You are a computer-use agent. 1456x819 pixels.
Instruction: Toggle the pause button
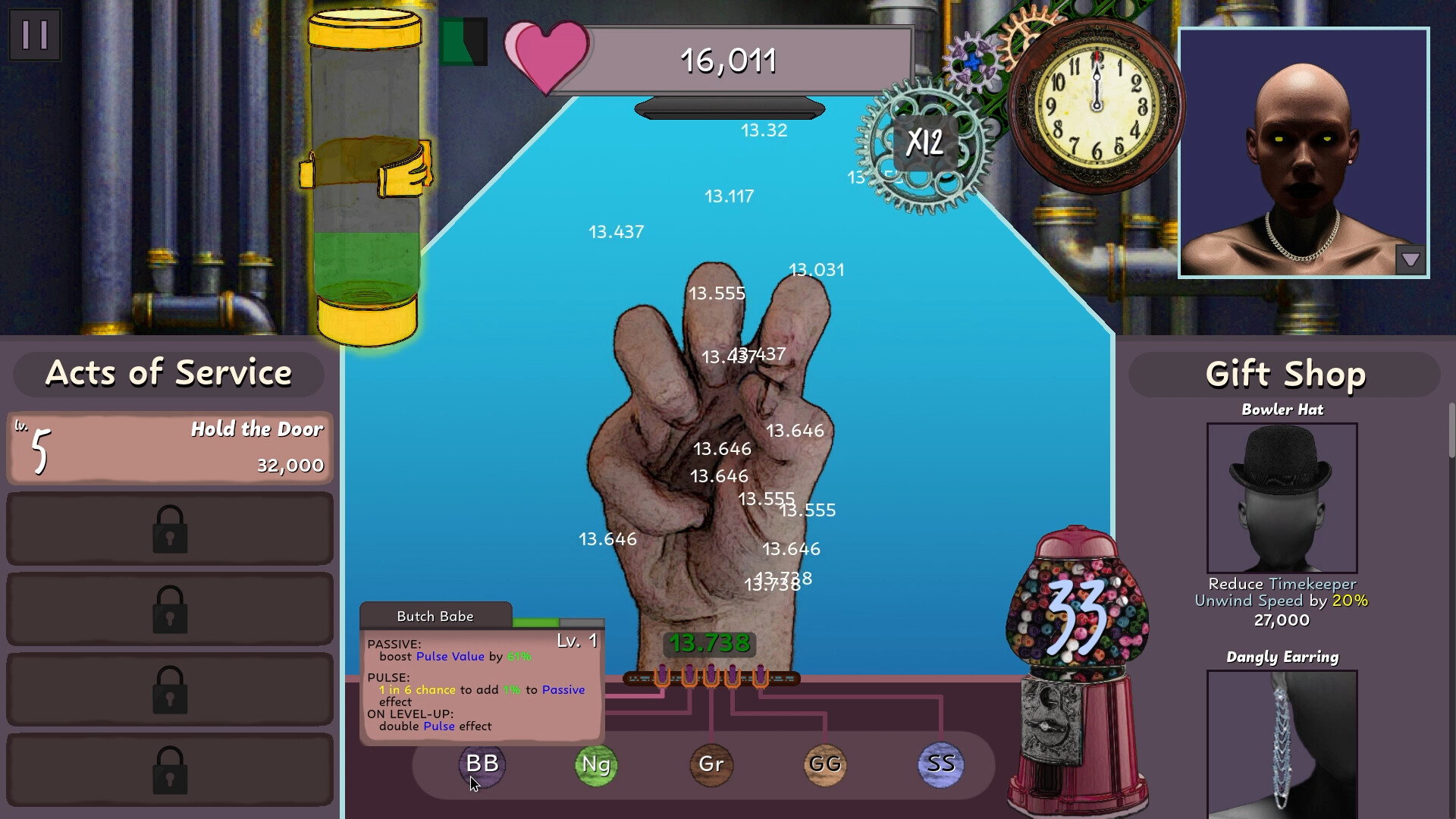[34, 34]
